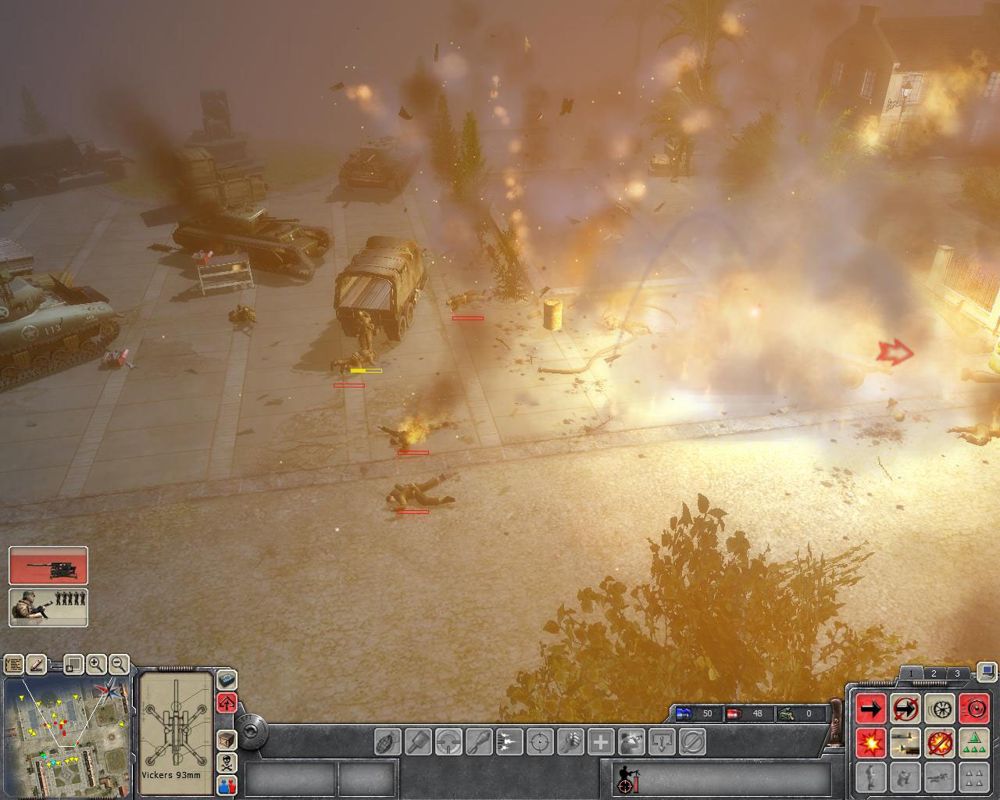This screenshot has height=800, width=1000.
Task: Toggle the minimap size button
Action: [x=73, y=663]
